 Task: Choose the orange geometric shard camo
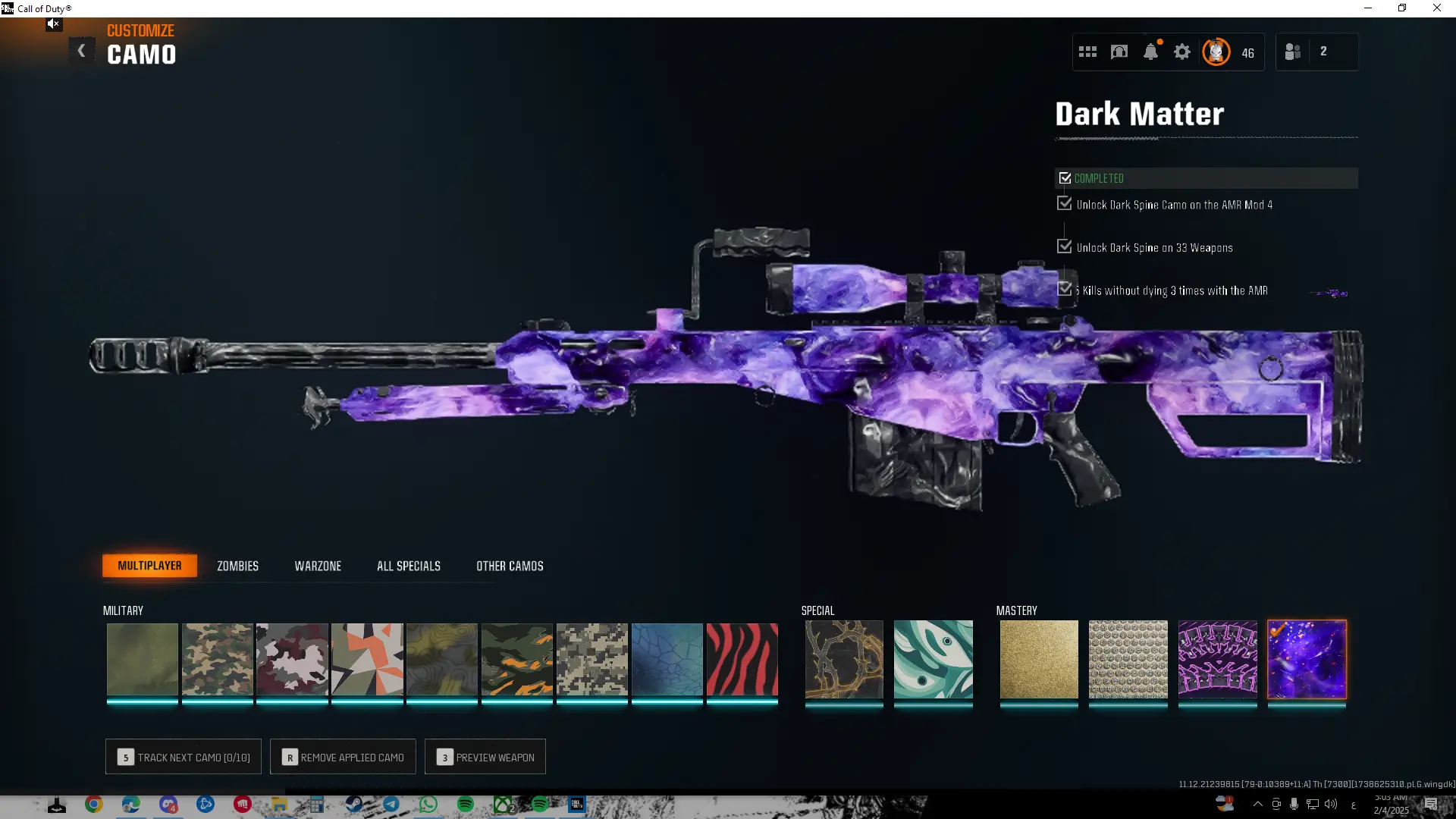point(367,659)
